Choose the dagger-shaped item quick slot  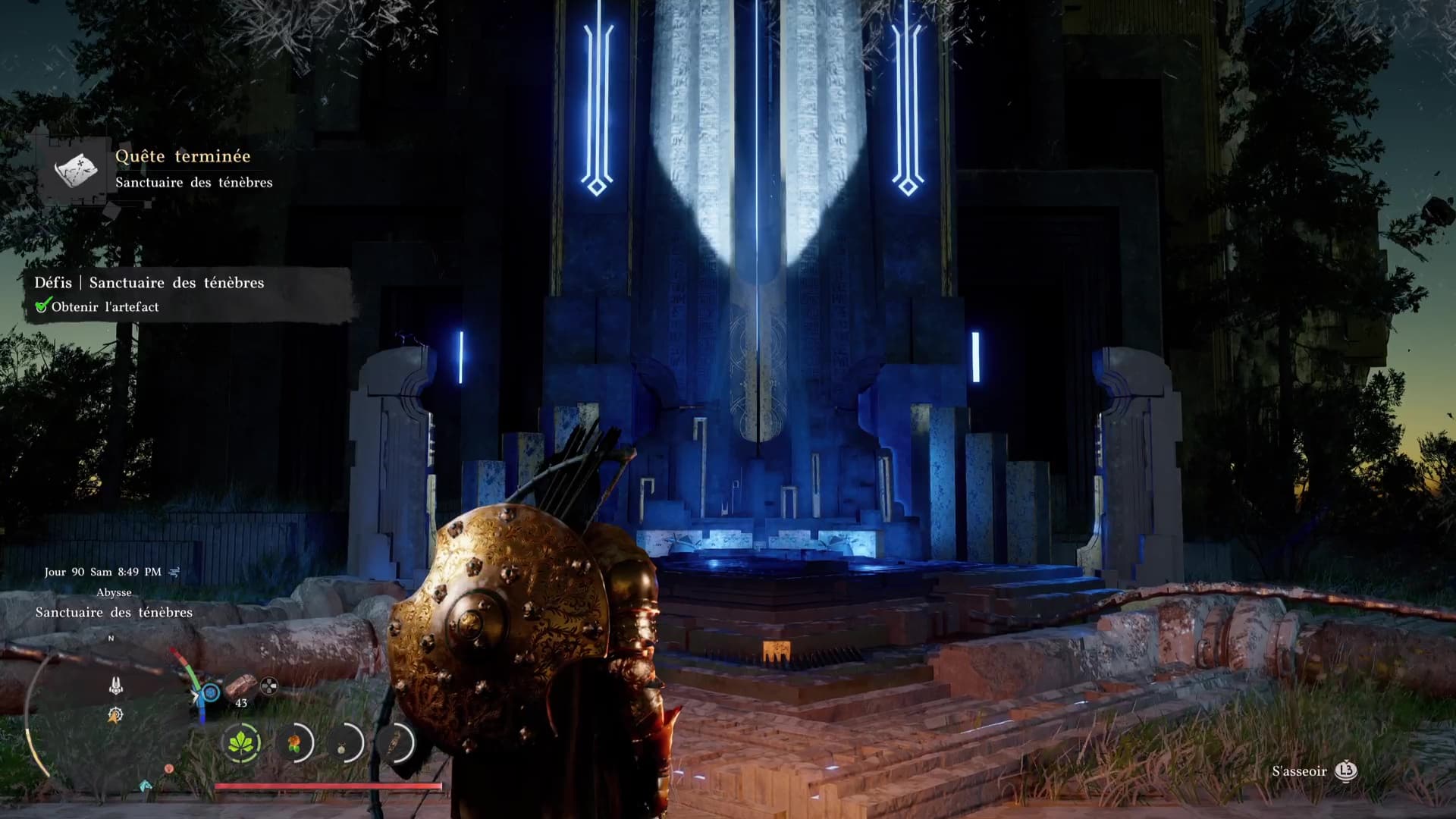[x=394, y=743]
